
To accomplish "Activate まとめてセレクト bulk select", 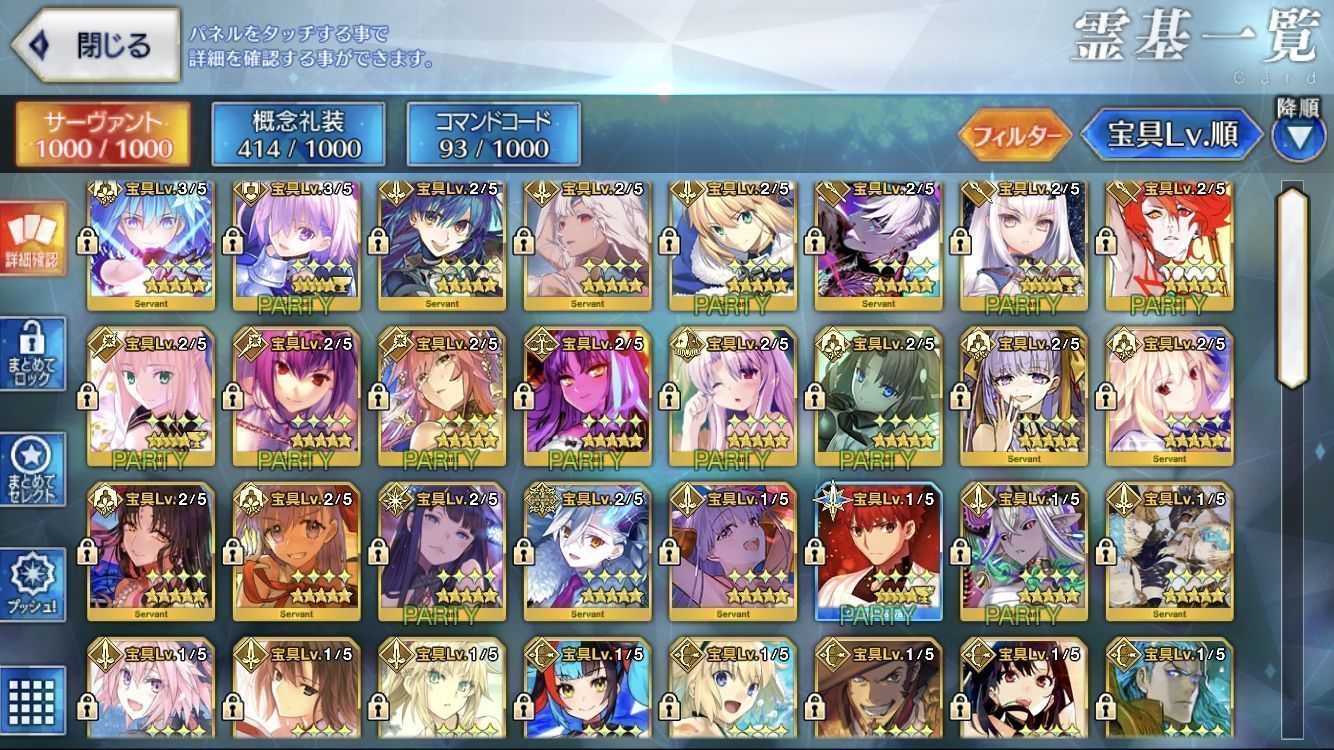I will click(x=33, y=470).
